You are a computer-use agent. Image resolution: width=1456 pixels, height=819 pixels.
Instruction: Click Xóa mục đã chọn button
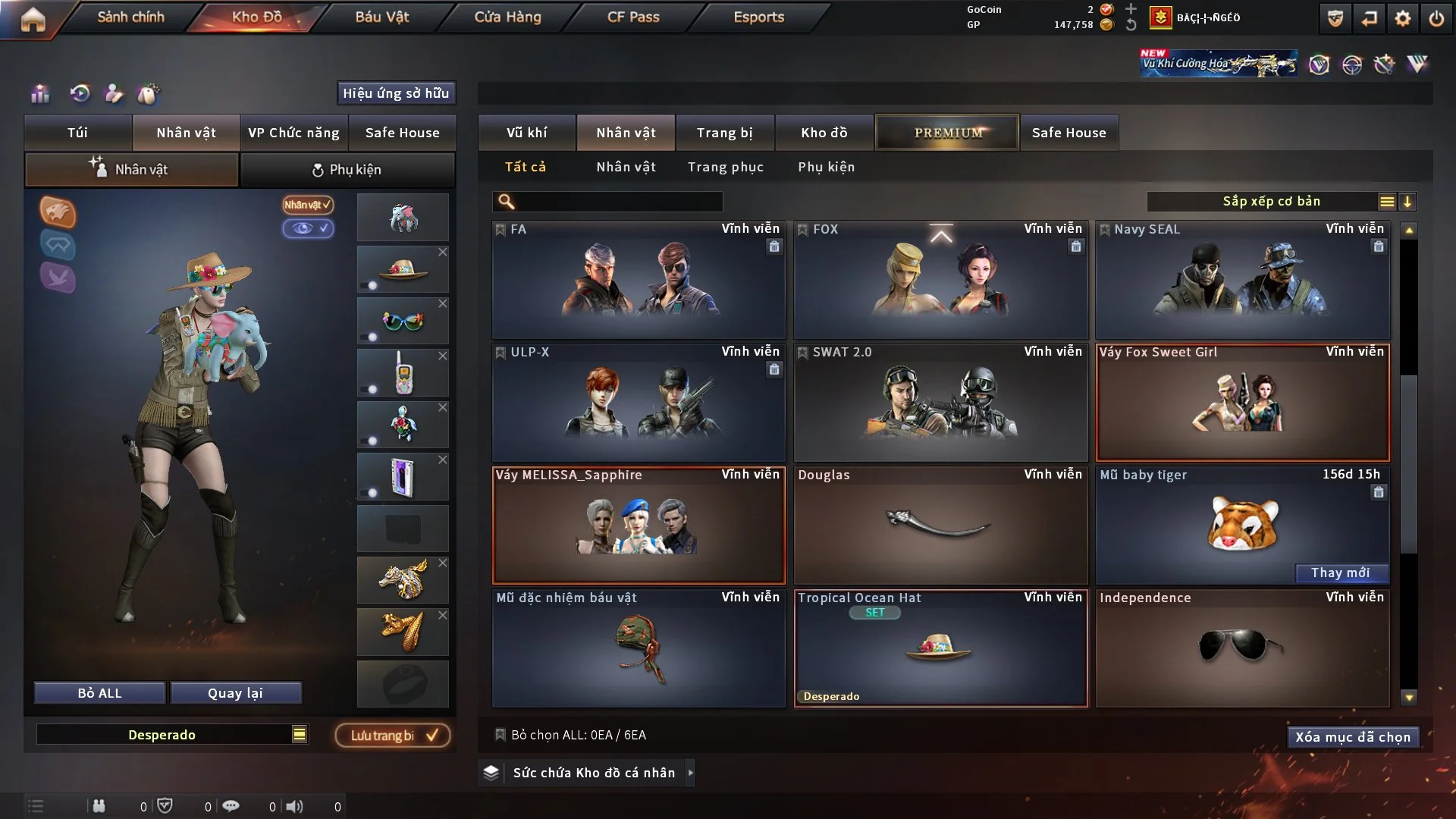(1352, 737)
